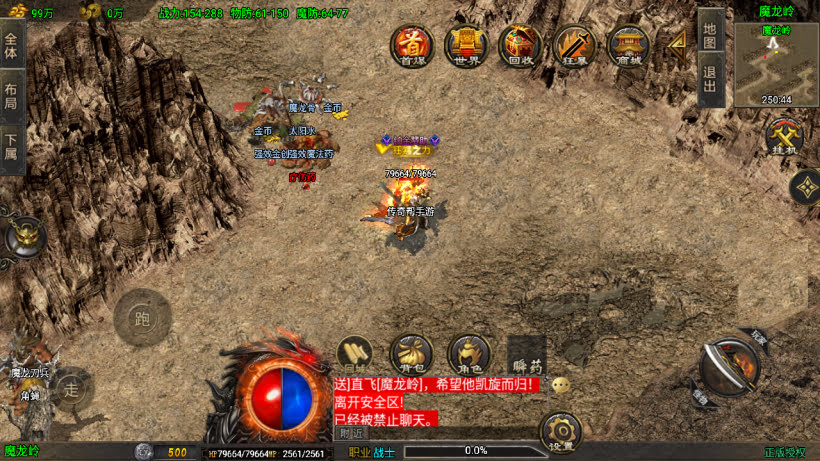The height and width of the screenshot is (461, 820).
Task: Open the 商城 shop
Action: point(629,45)
